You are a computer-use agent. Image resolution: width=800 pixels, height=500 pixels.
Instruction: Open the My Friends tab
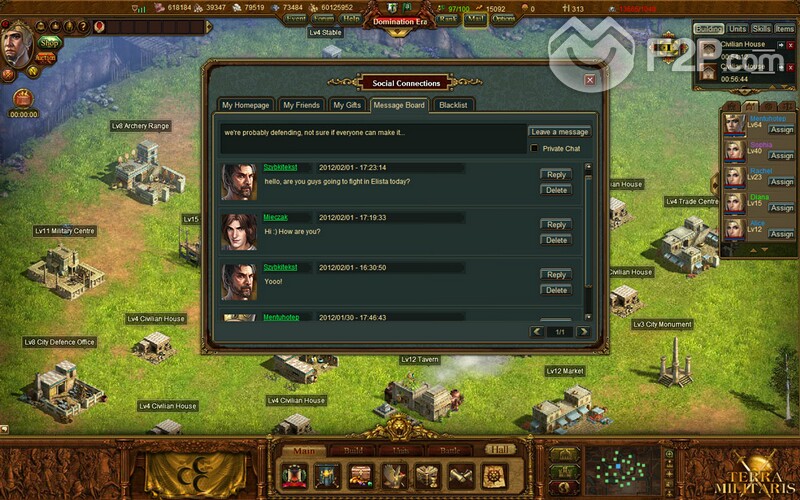coord(301,104)
